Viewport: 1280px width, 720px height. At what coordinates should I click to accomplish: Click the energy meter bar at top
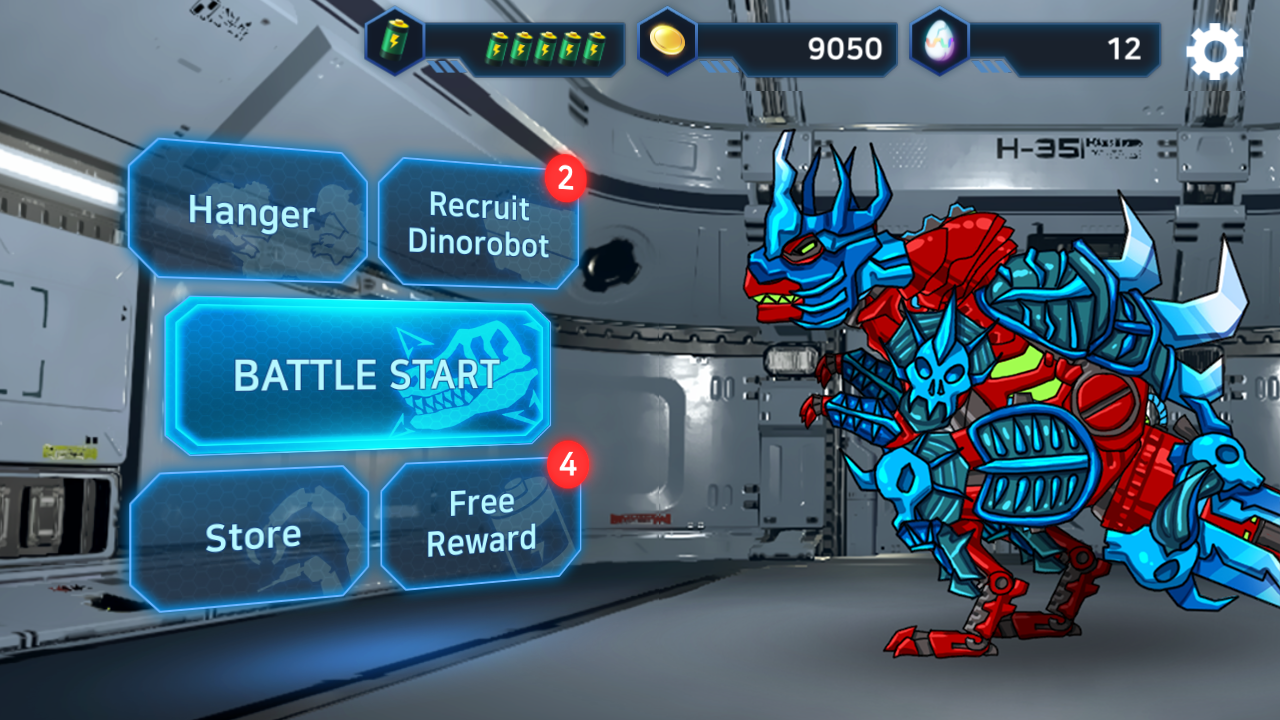520,45
